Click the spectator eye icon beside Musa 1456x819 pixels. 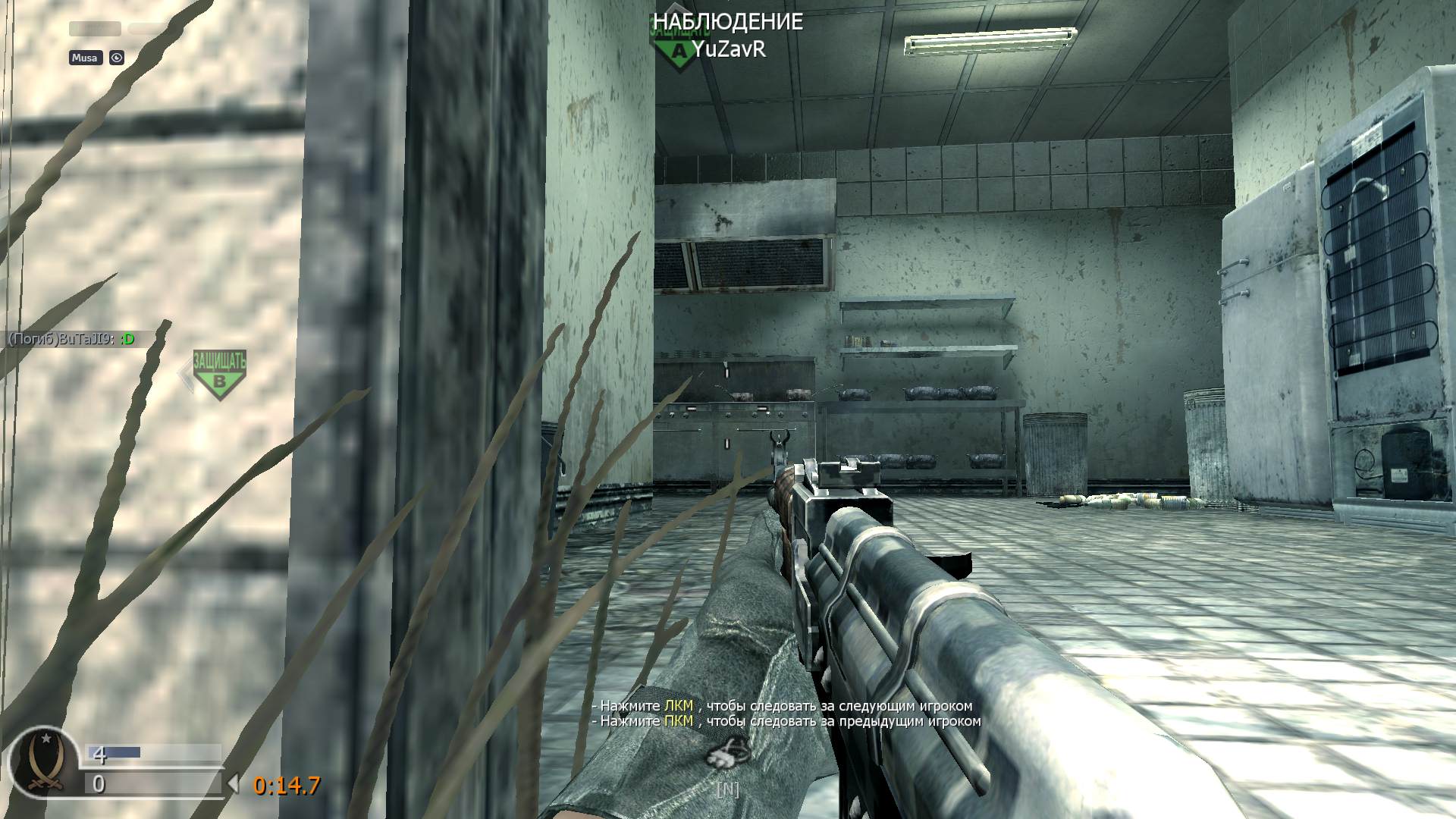(115, 58)
